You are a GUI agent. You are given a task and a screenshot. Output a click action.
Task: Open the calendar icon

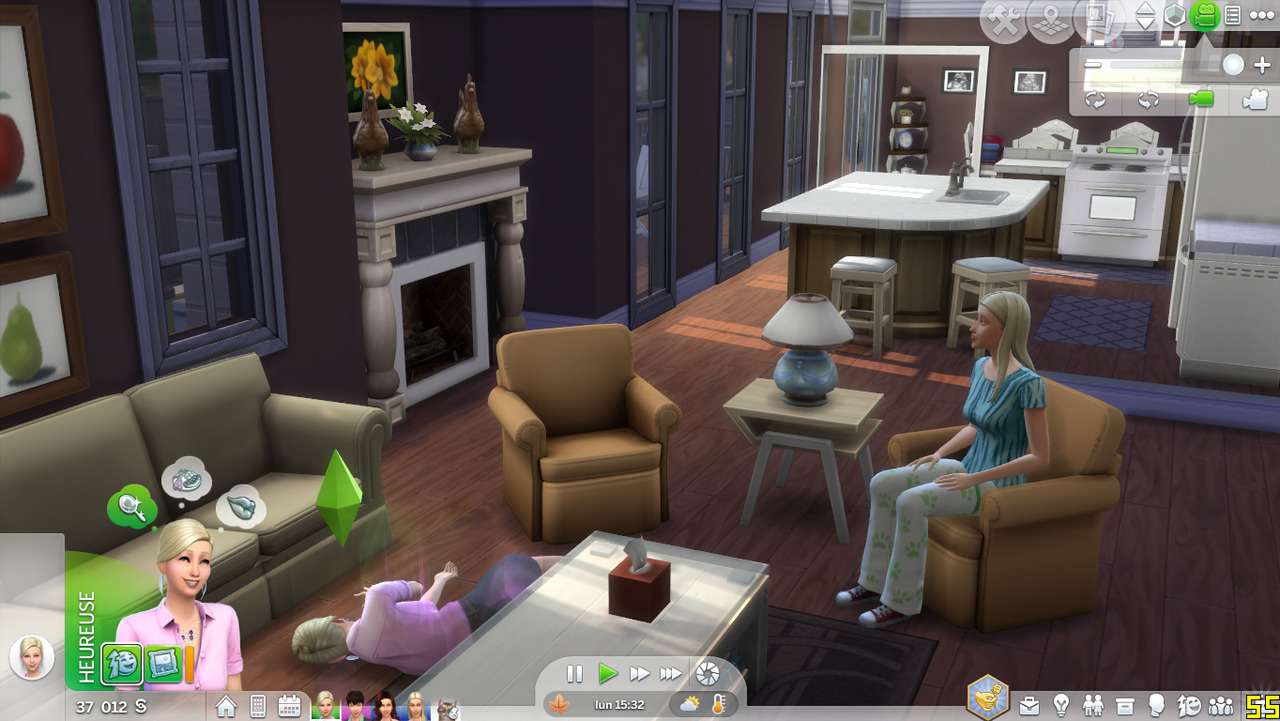click(290, 706)
